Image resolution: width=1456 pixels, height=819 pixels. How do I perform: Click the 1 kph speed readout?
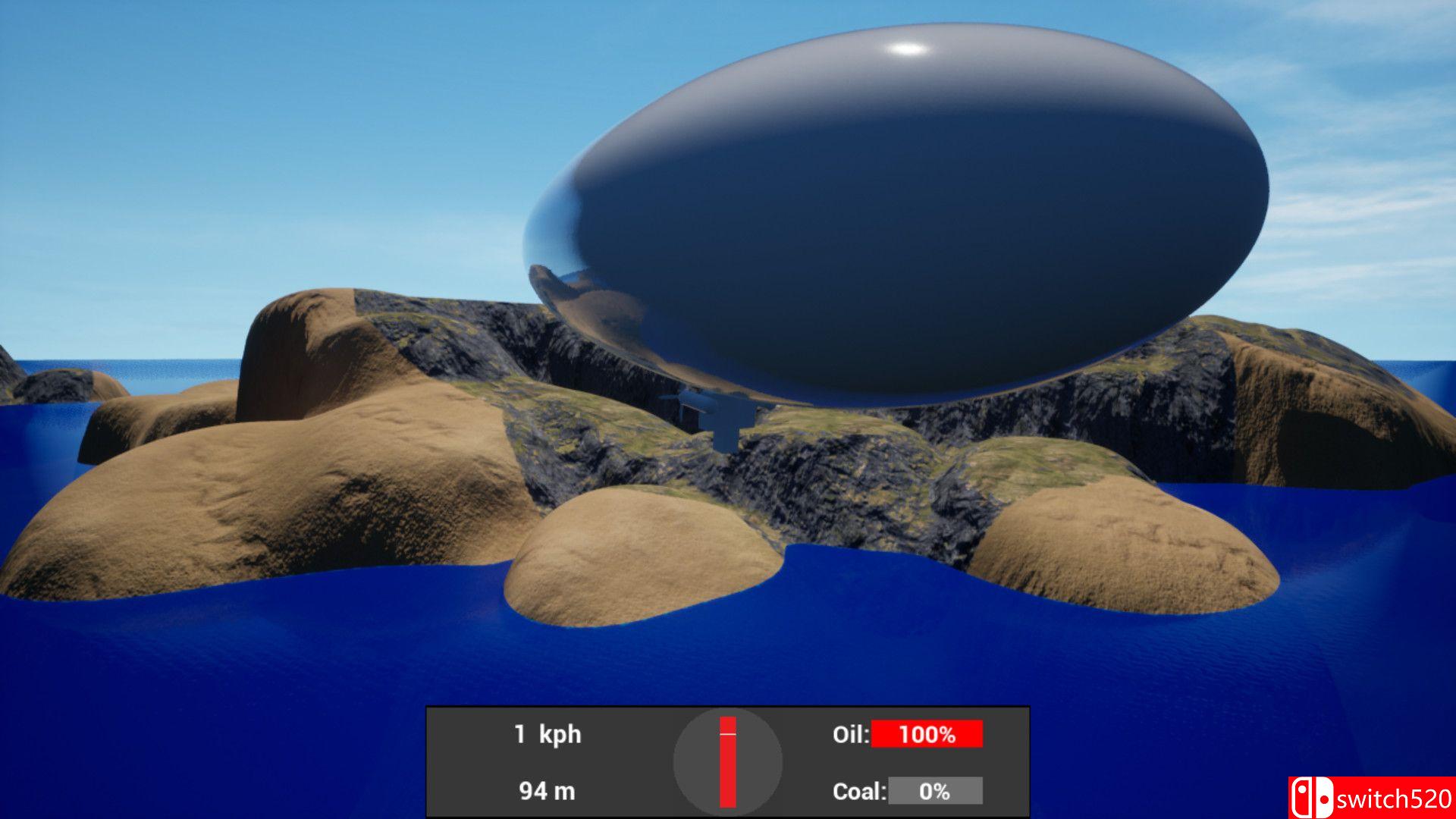[x=548, y=735]
